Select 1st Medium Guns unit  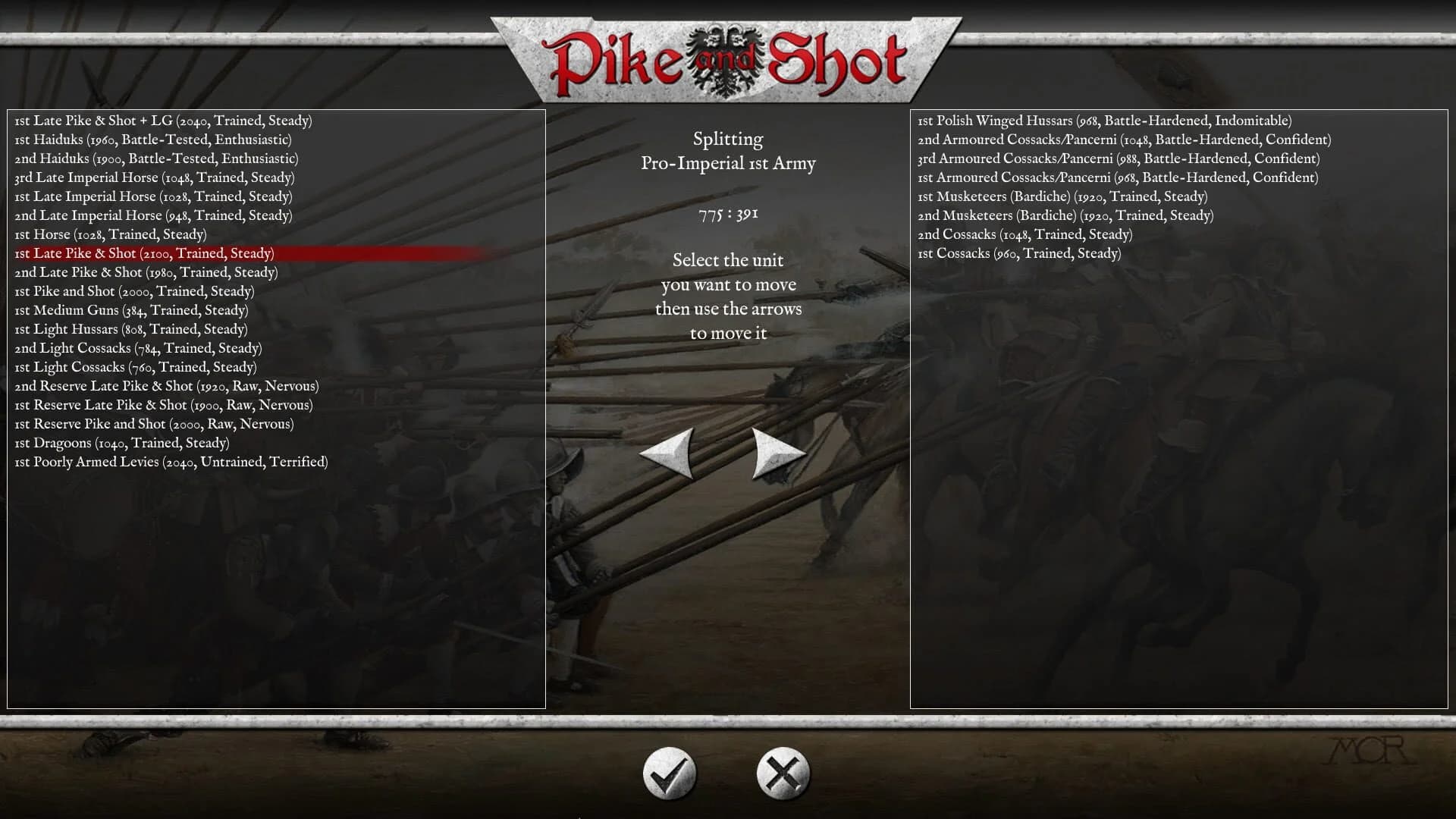point(131,309)
